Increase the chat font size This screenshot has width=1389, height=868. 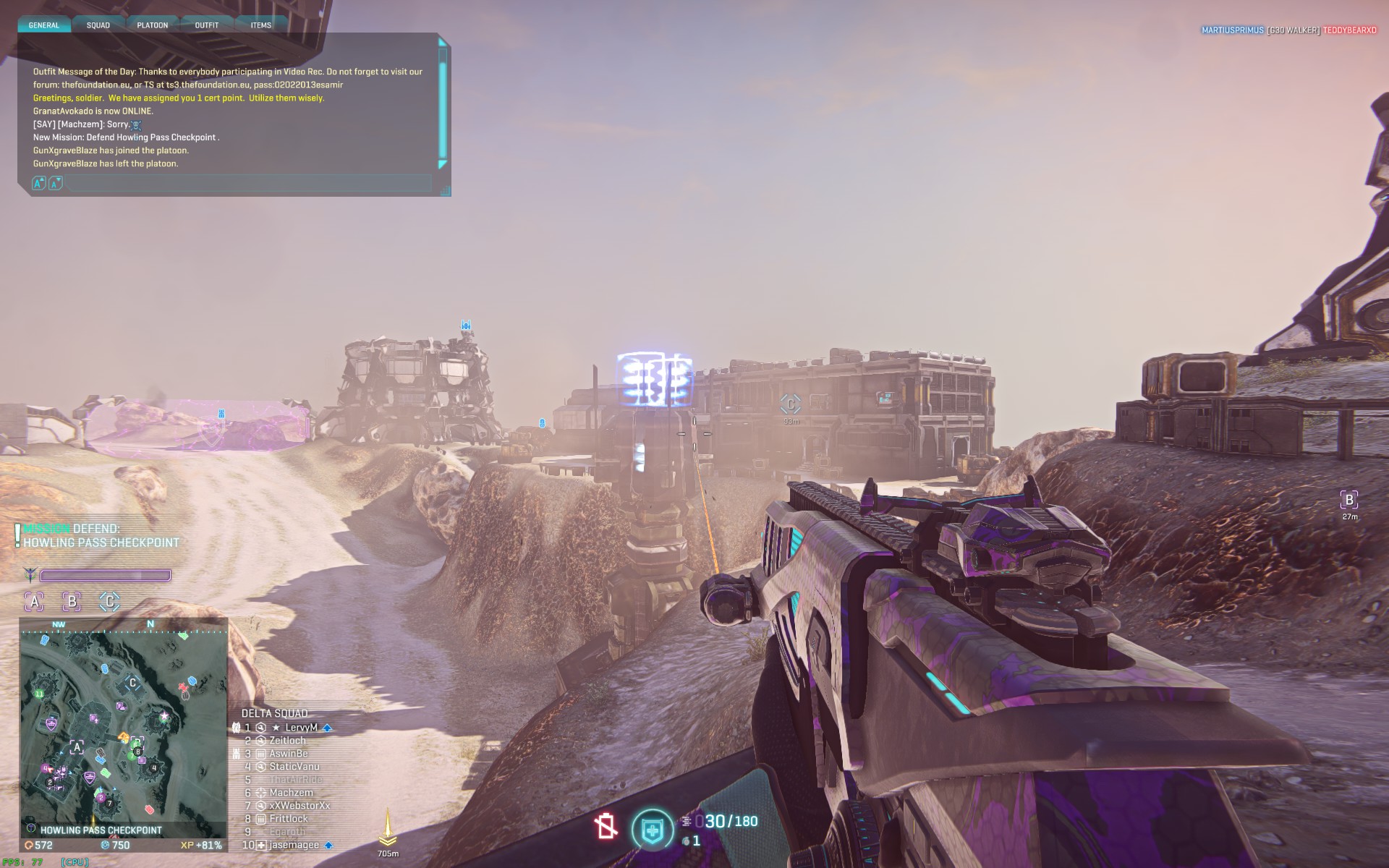coord(39,184)
